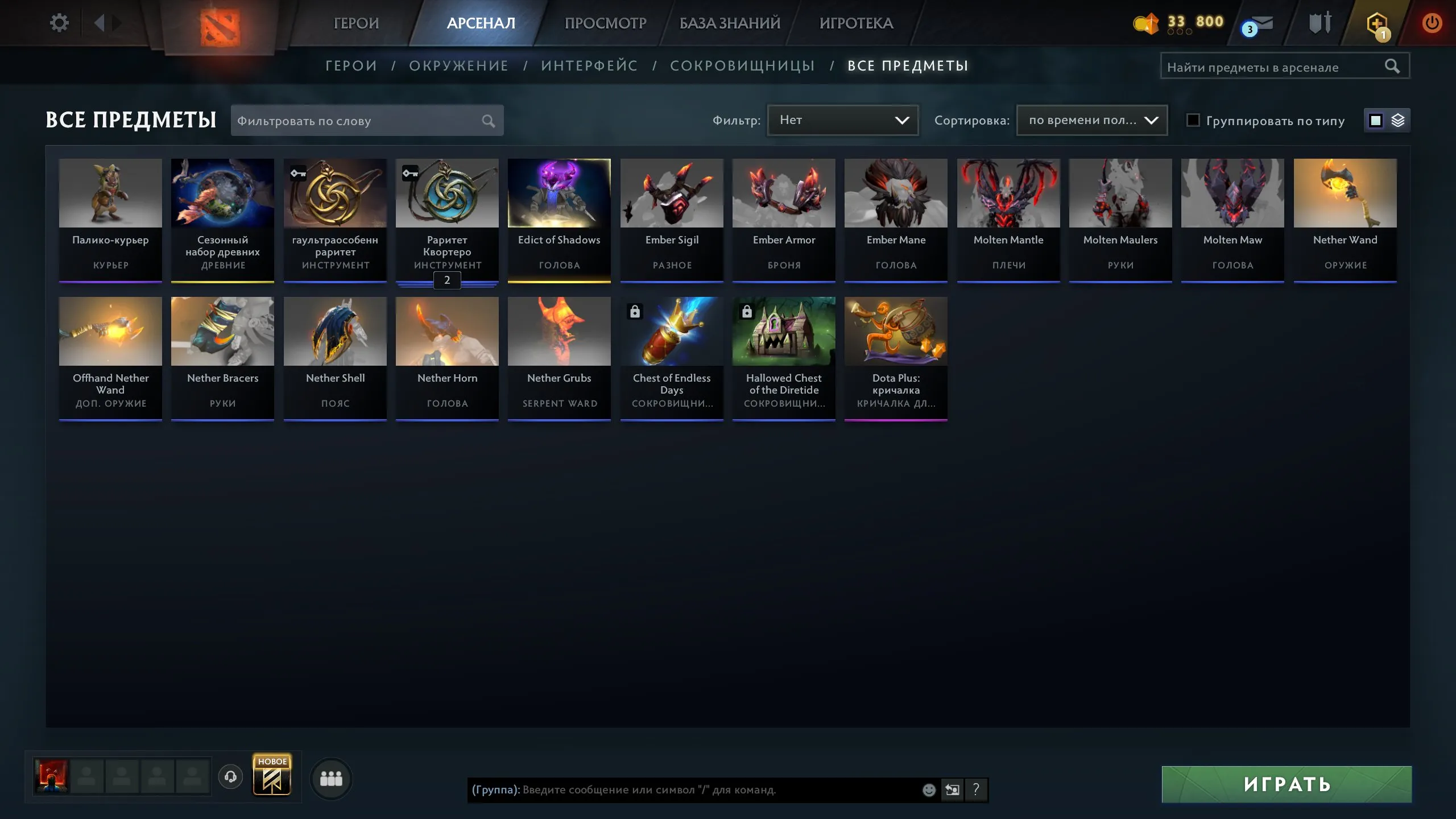Click the back navigation arrow
This screenshot has width=1456, height=819.
[101, 23]
